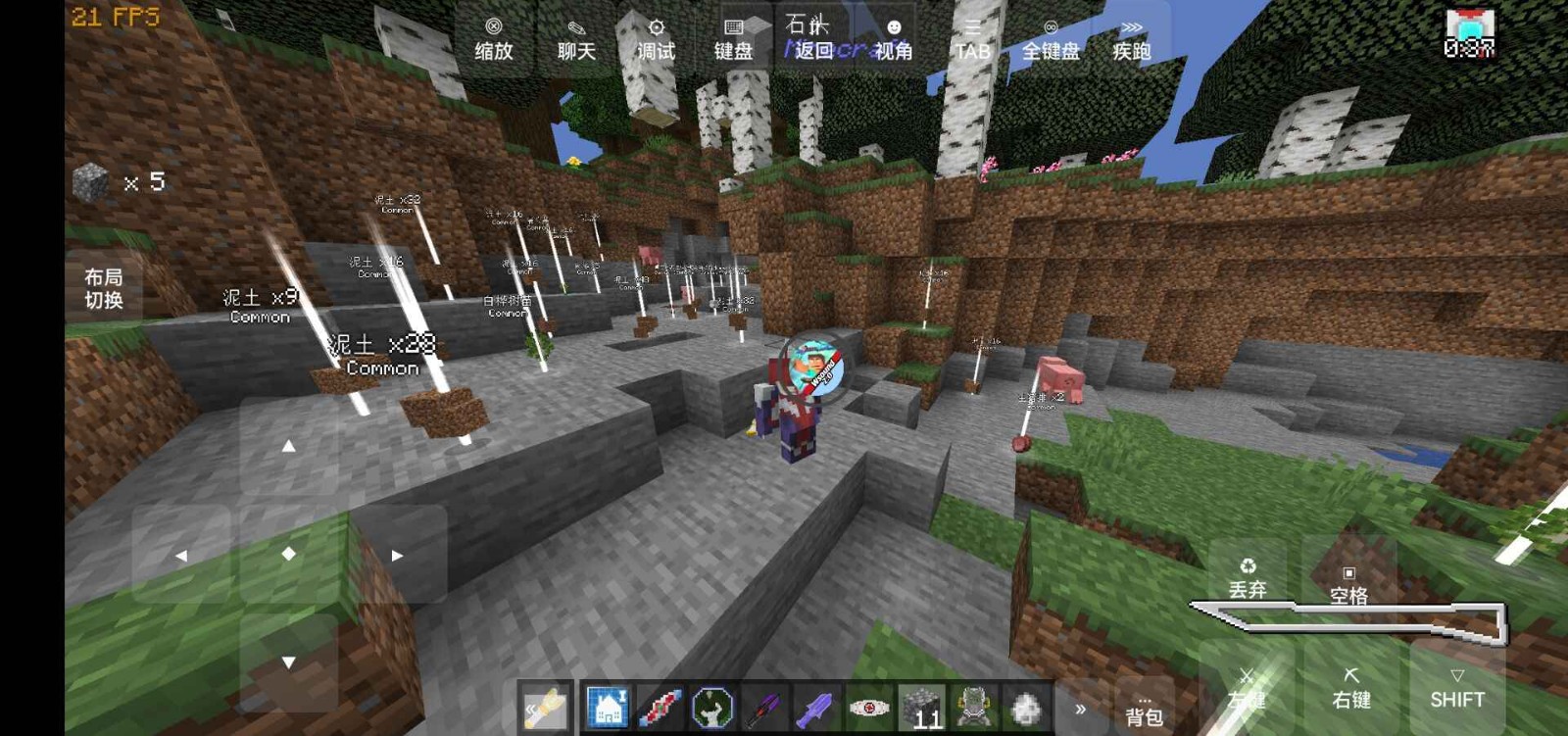
Task: Tap the TAB button
Action: [x=972, y=40]
